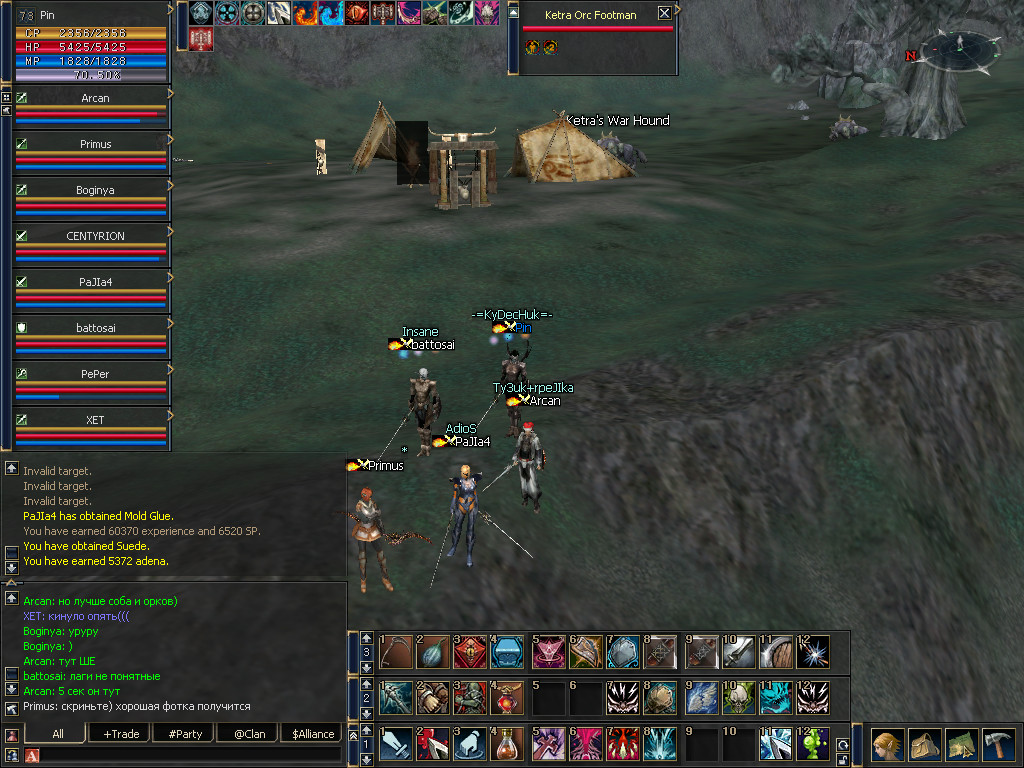Target party member Boginya

tap(95, 191)
